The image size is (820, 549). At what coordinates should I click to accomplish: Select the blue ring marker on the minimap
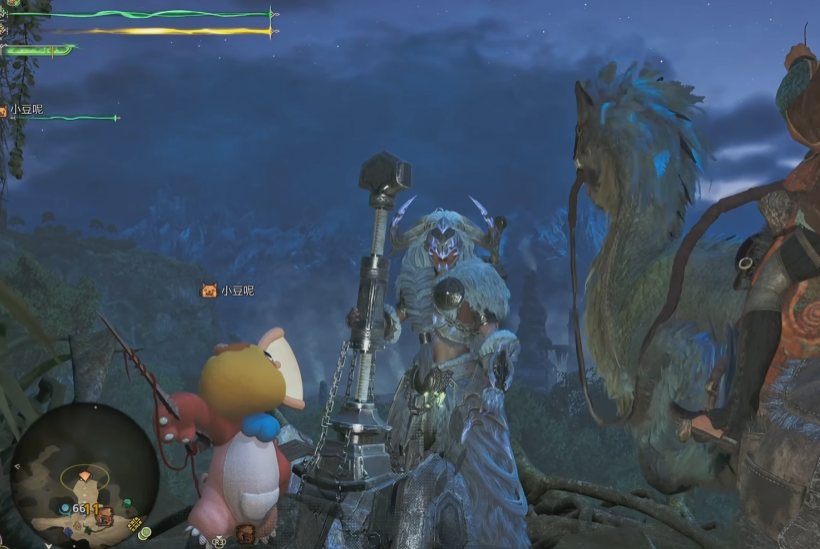click(x=64, y=509)
